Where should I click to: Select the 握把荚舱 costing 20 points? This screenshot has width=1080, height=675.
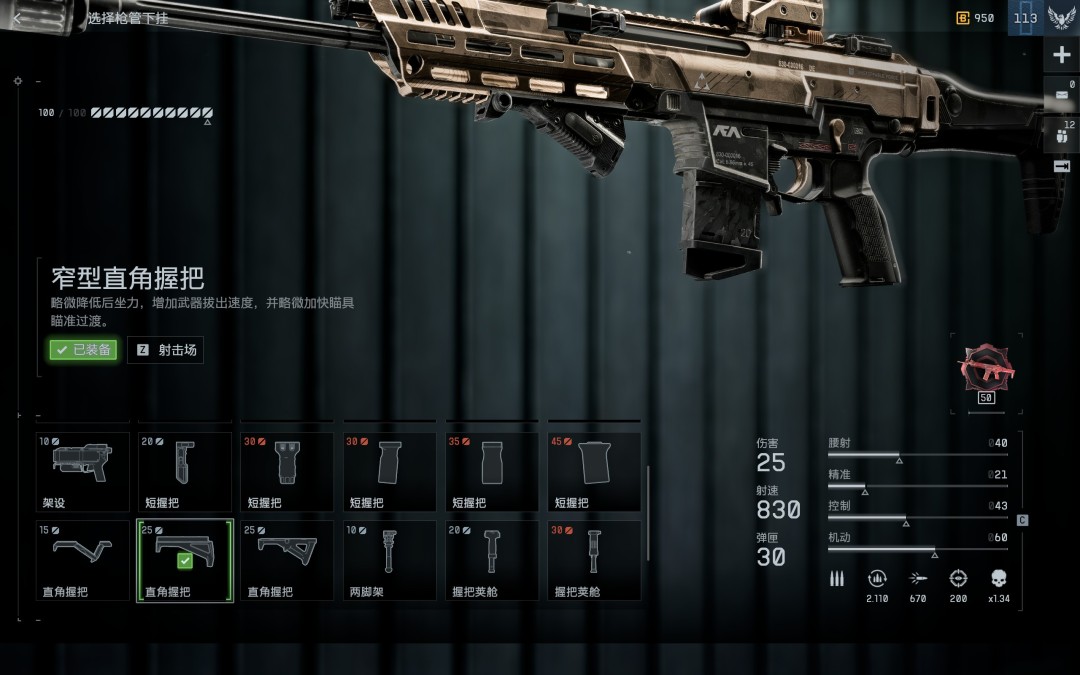493,560
